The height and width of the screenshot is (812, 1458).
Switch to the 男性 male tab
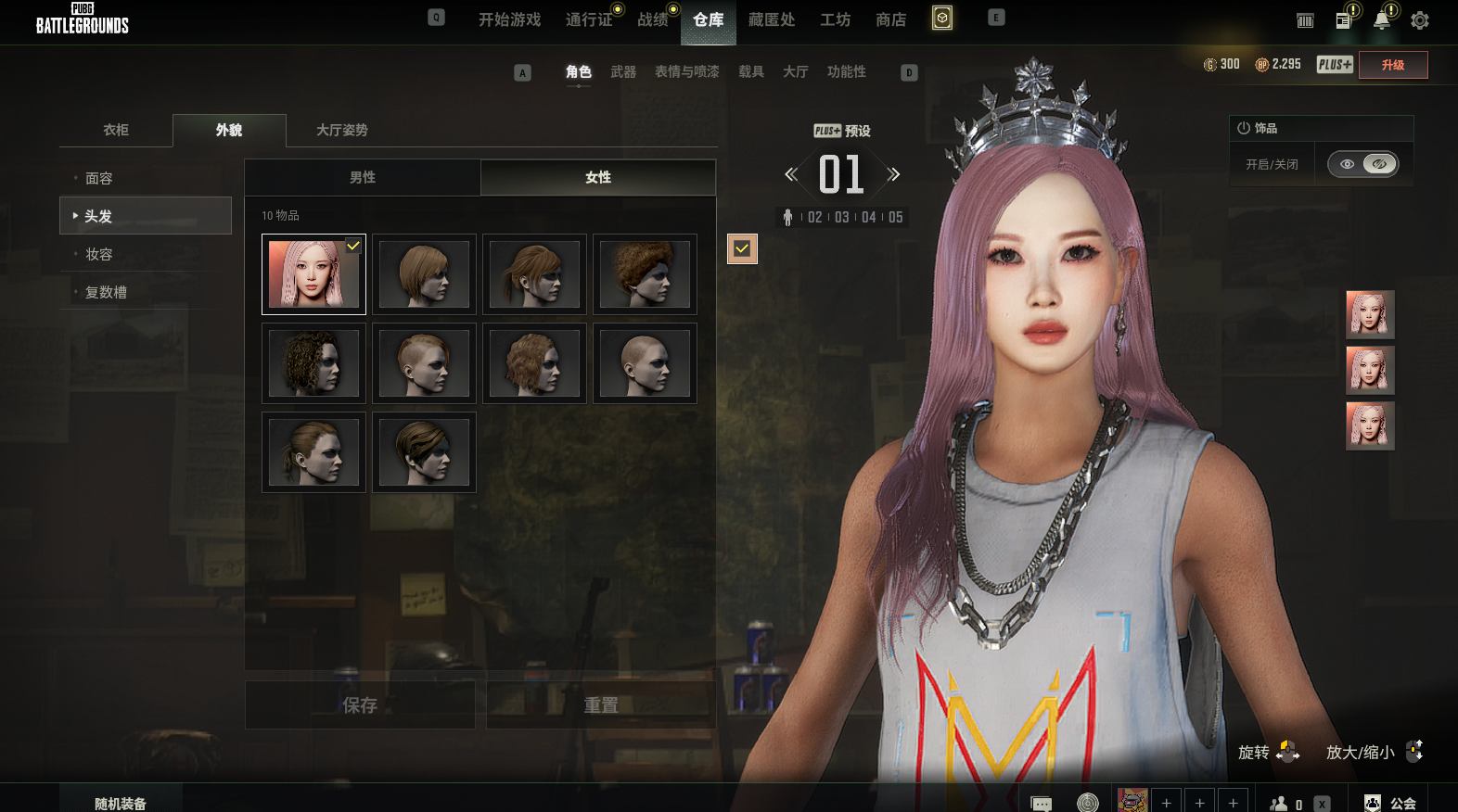pyautogui.click(x=363, y=177)
